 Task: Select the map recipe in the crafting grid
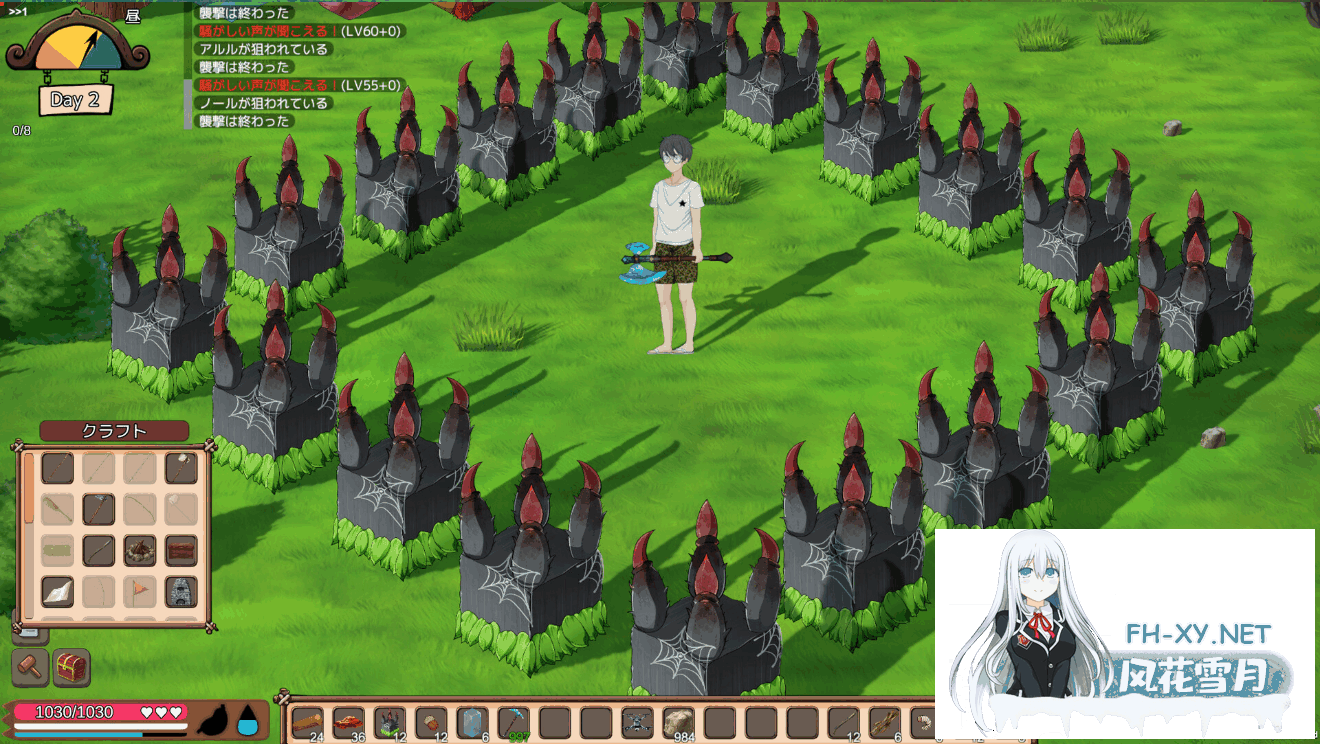(x=57, y=590)
